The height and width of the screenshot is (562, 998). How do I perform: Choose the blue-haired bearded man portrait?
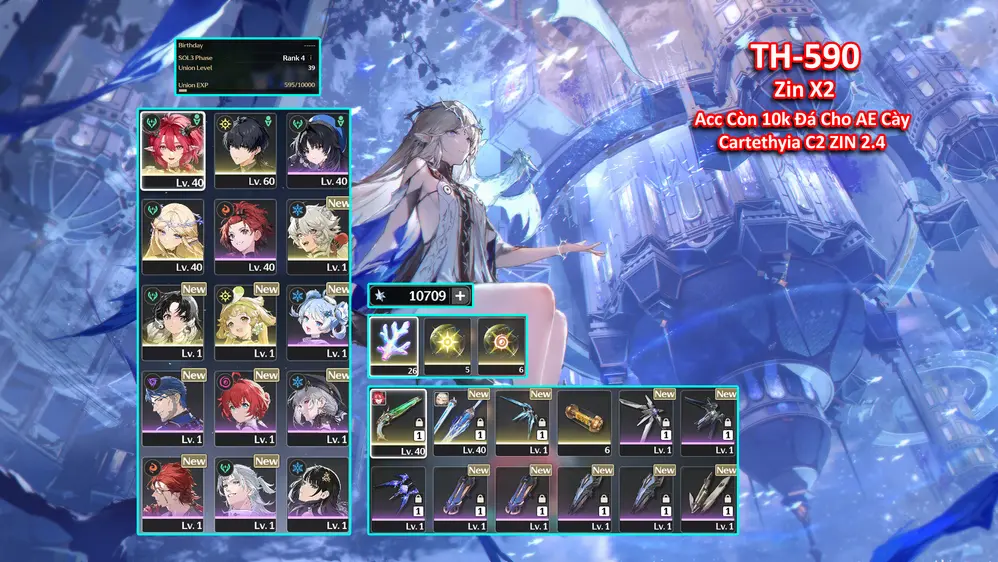[172, 408]
